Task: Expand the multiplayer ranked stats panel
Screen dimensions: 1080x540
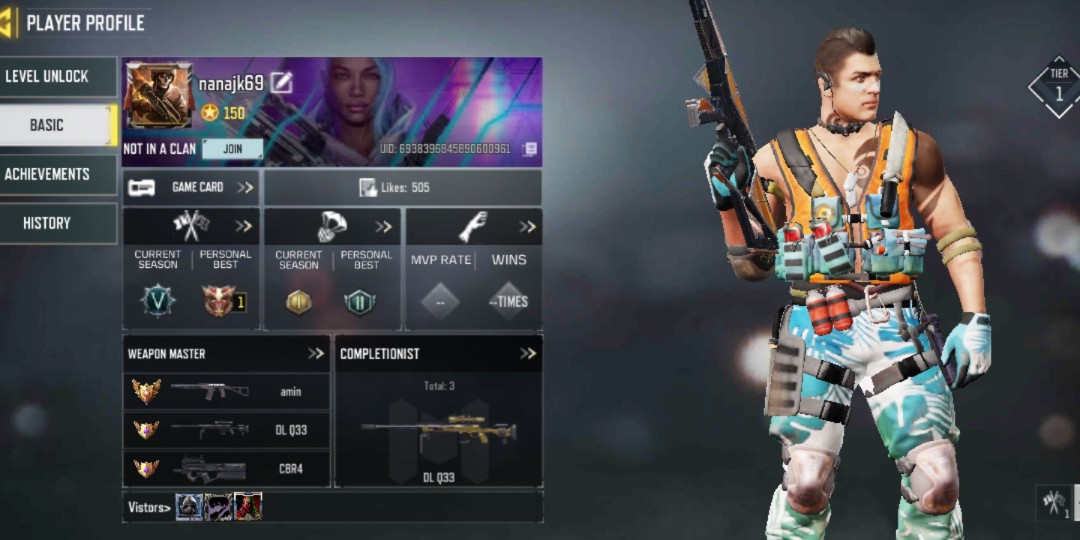Action: pos(243,226)
